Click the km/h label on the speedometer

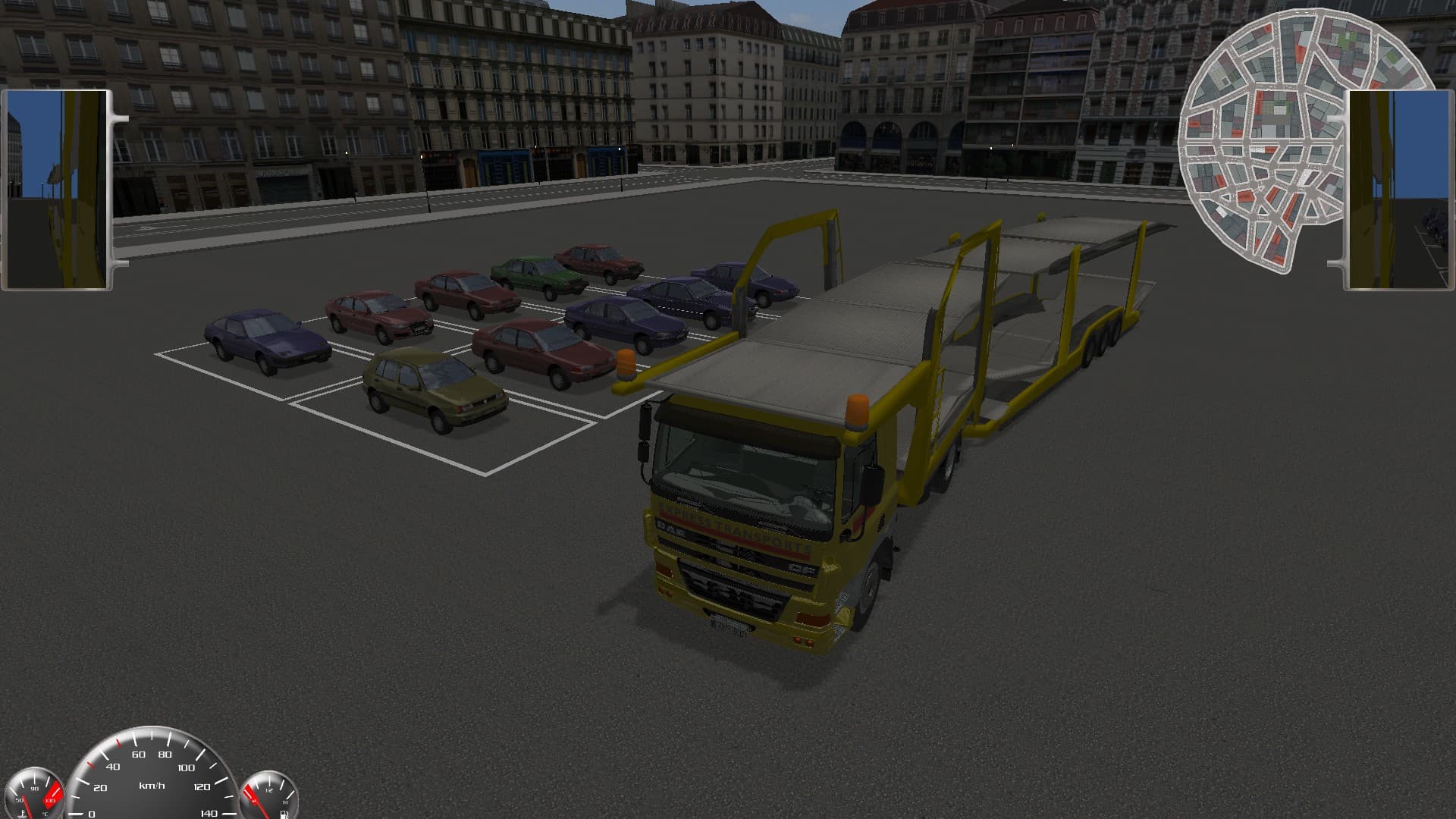coord(152,786)
